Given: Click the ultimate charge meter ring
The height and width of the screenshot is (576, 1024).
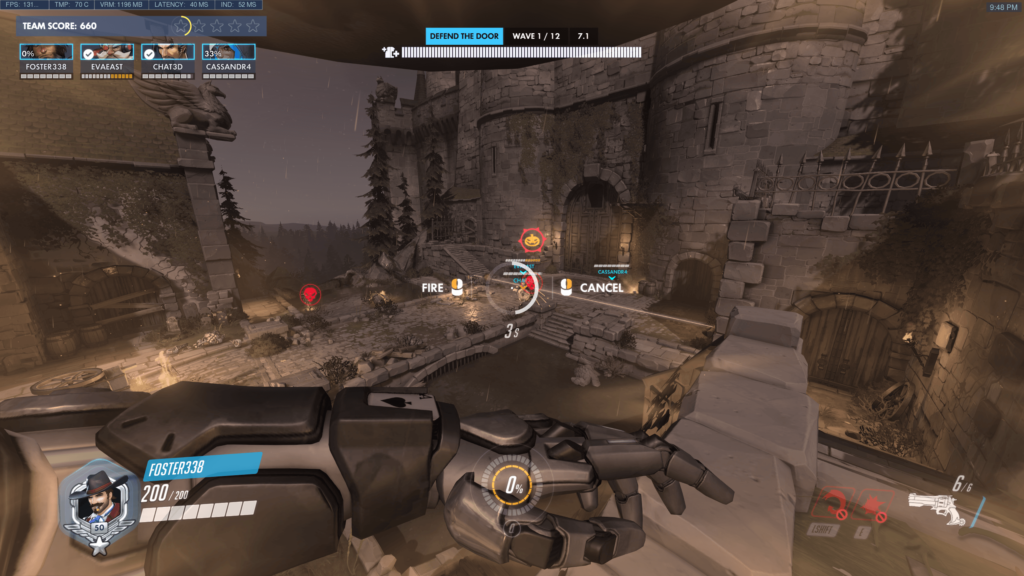Looking at the screenshot, I should 516,487.
